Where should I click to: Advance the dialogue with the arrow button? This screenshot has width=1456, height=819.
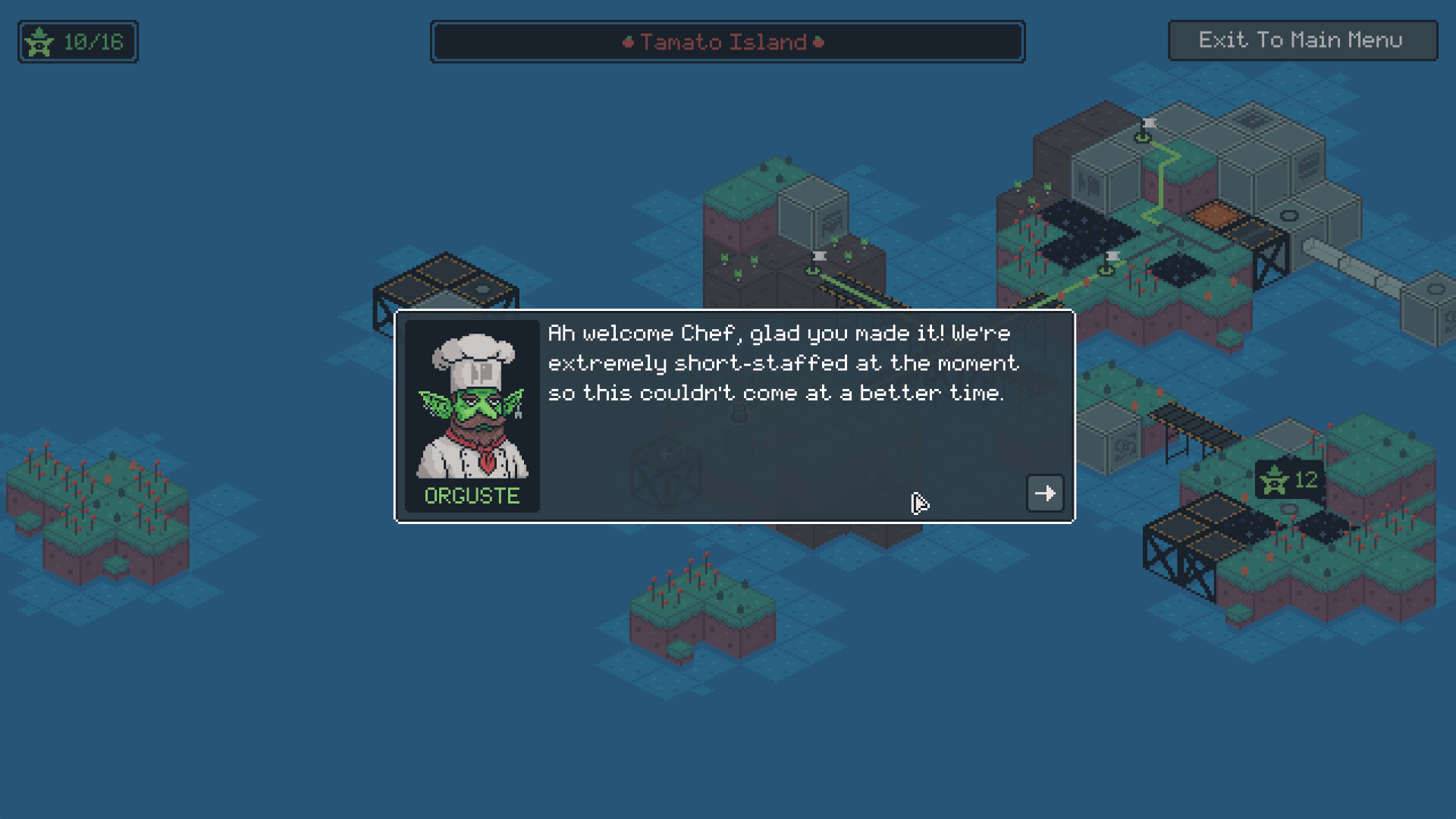[1045, 493]
